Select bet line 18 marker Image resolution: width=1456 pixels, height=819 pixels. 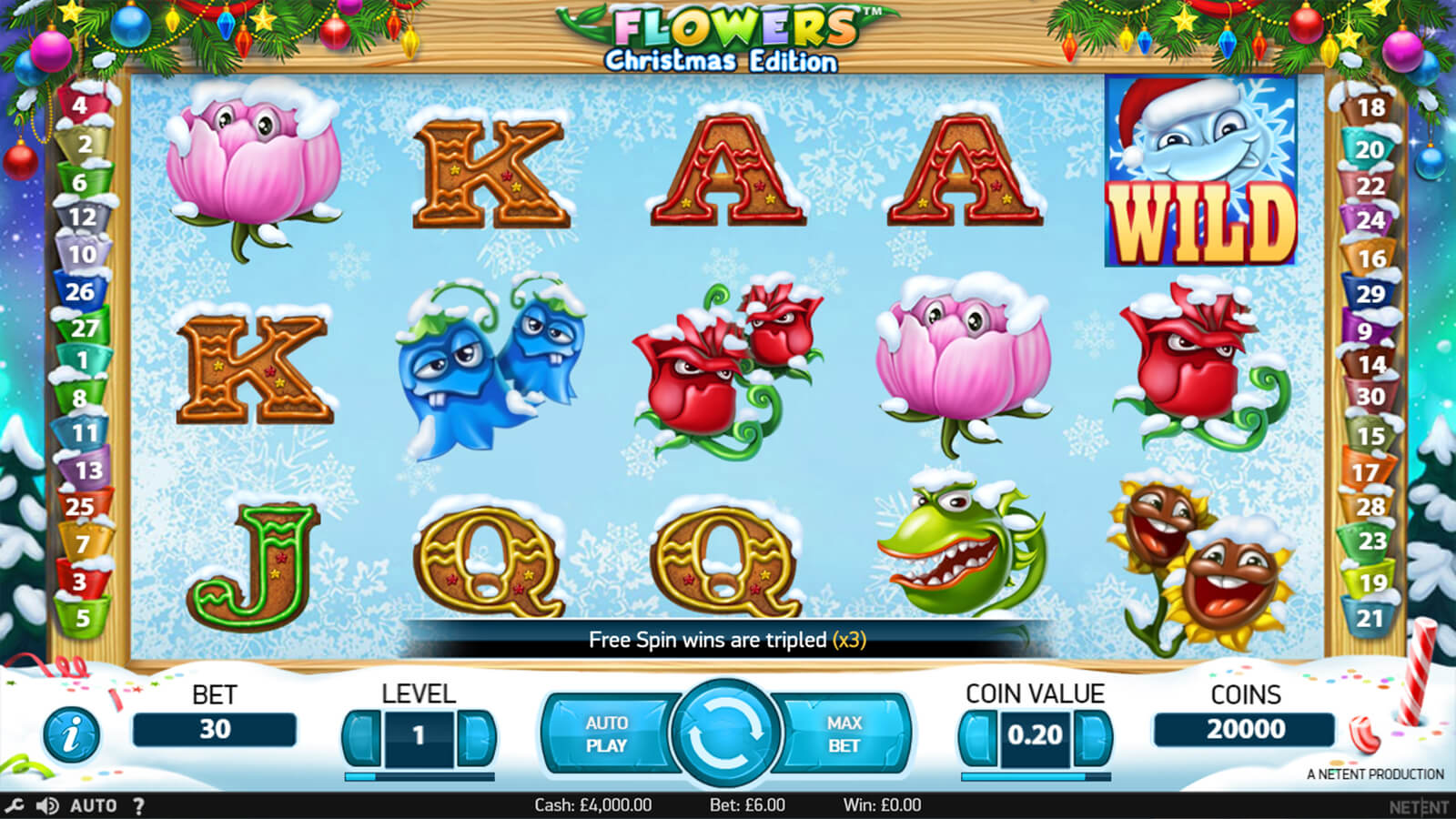1370,107
